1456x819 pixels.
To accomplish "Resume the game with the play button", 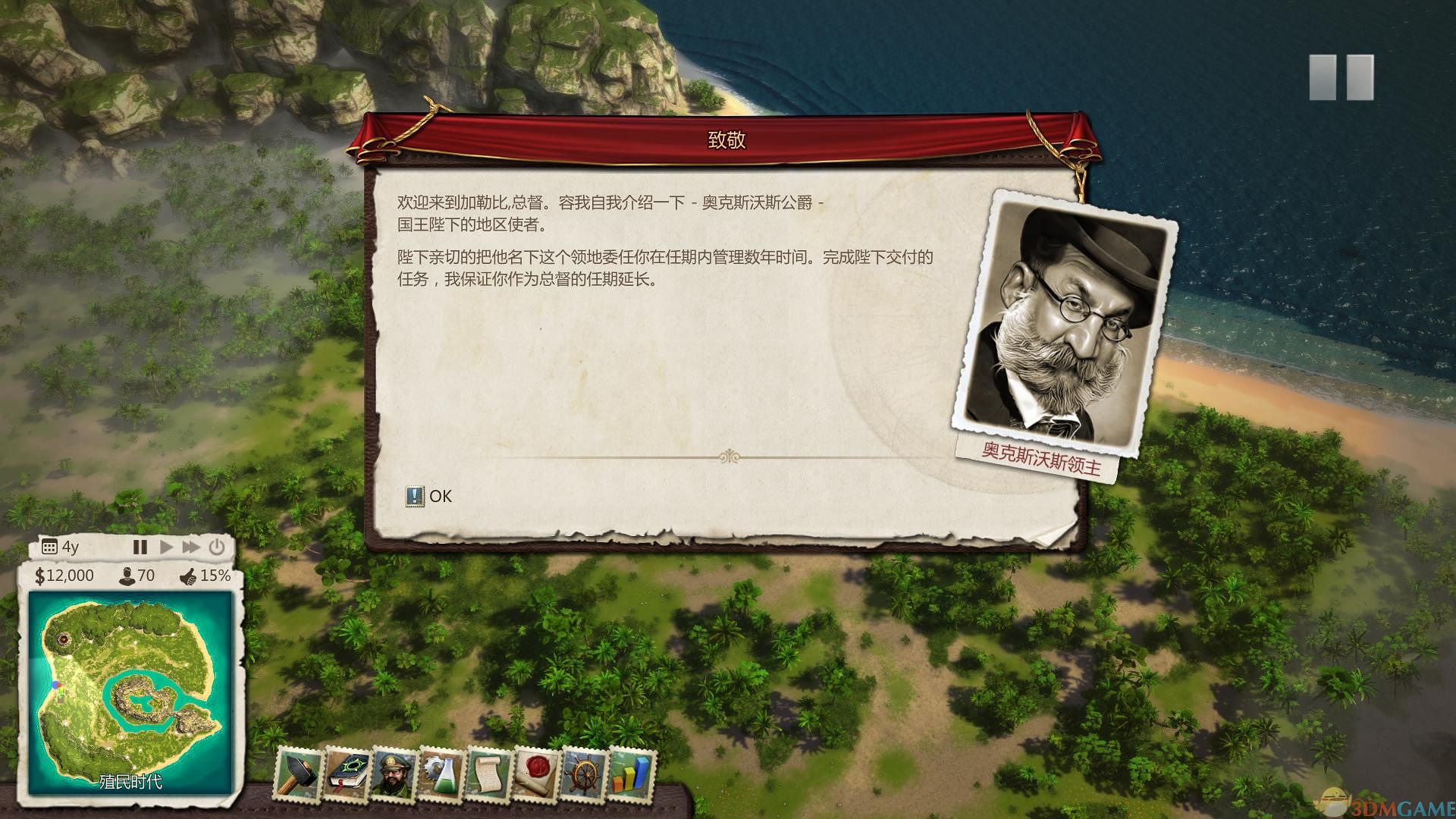I will point(165,546).
